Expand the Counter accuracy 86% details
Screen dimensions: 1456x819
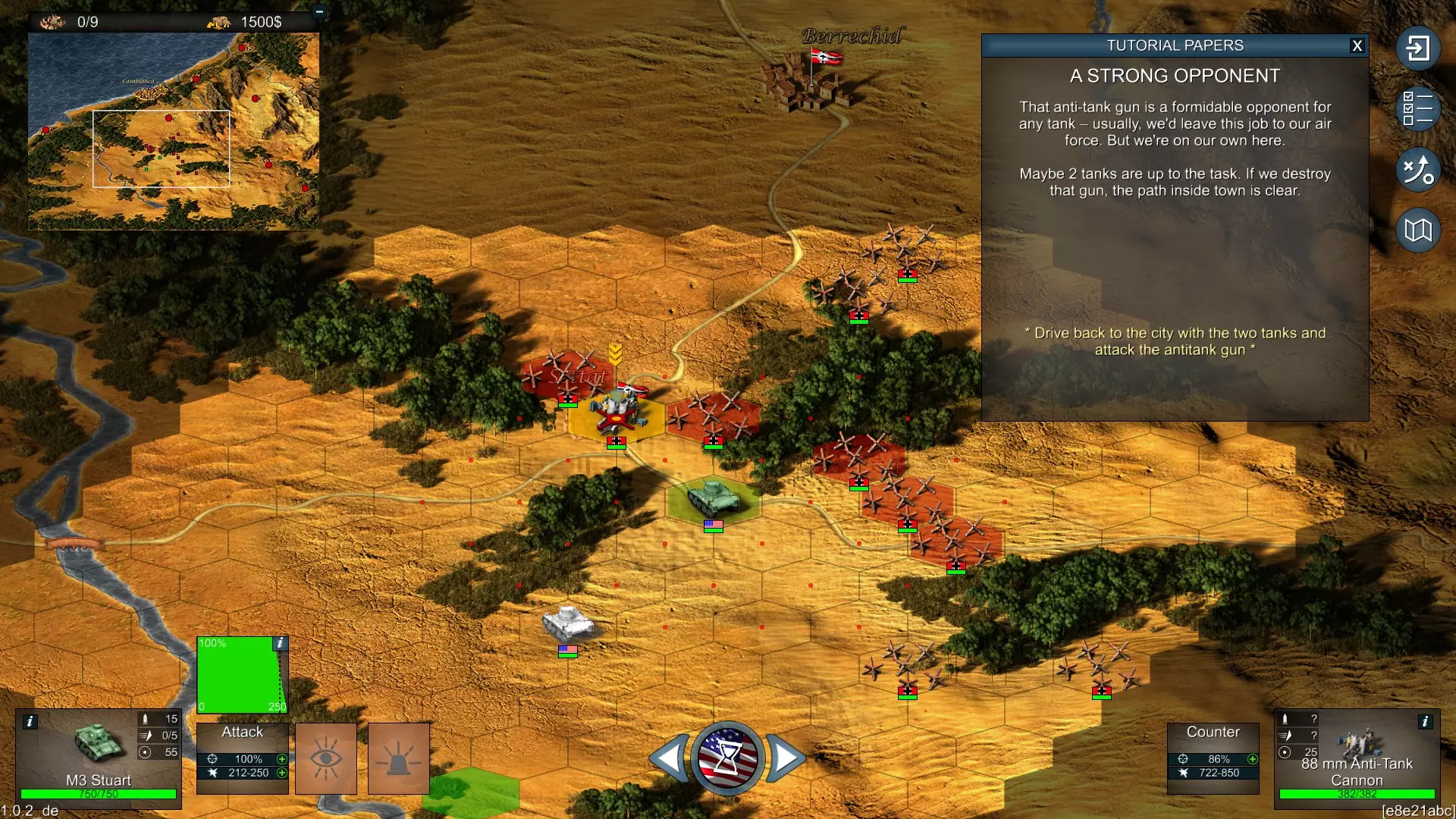[1253, 759]
